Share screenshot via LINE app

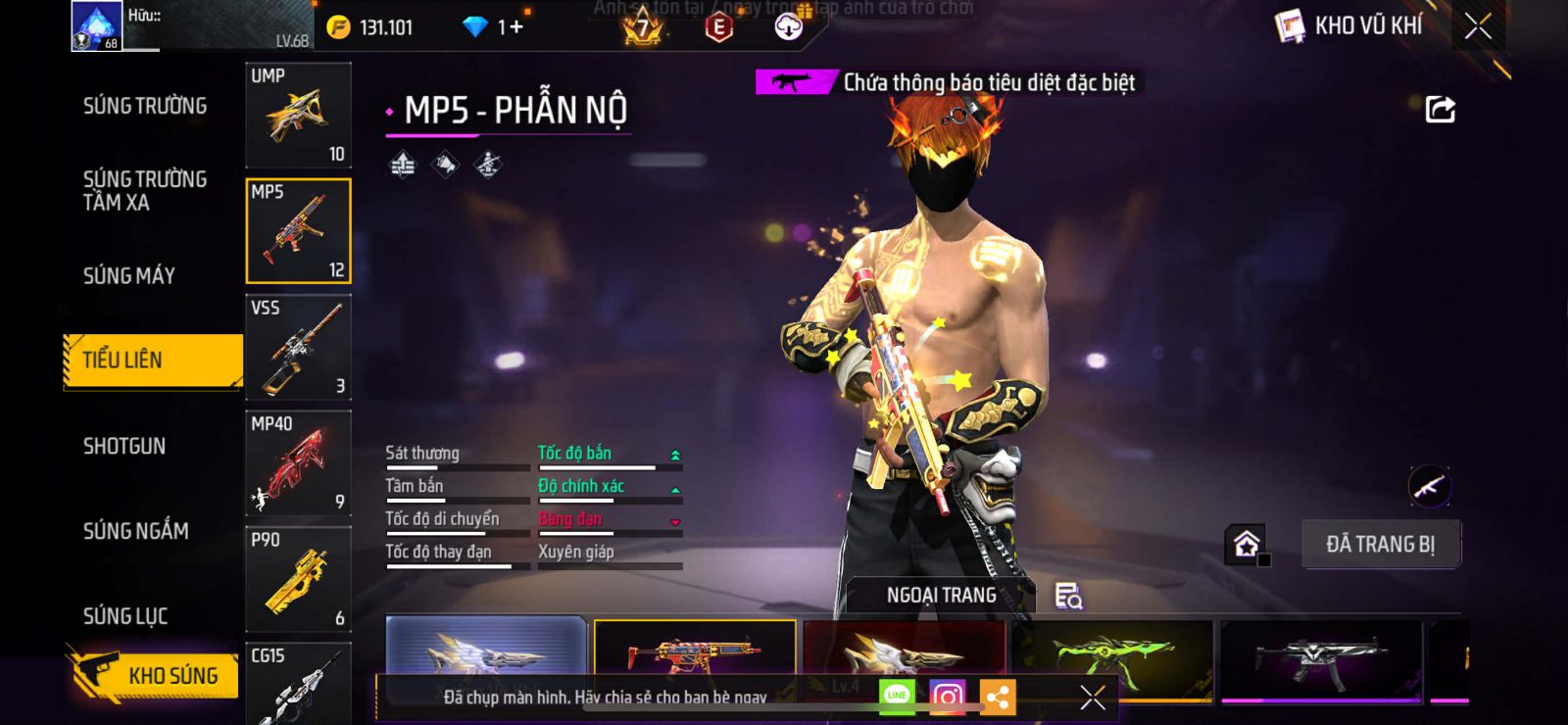[897, 697]
